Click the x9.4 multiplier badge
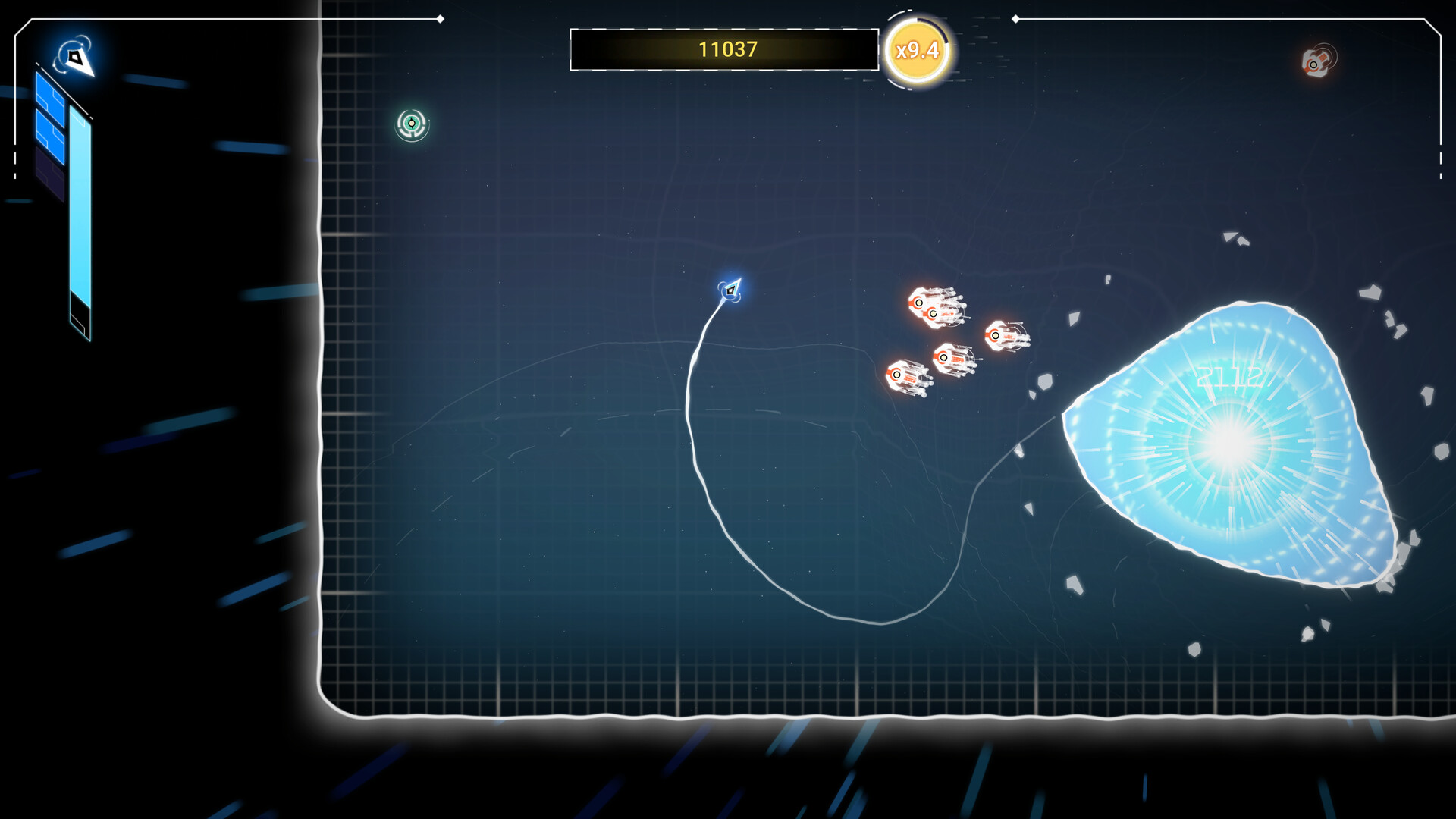 click(918, 51)
